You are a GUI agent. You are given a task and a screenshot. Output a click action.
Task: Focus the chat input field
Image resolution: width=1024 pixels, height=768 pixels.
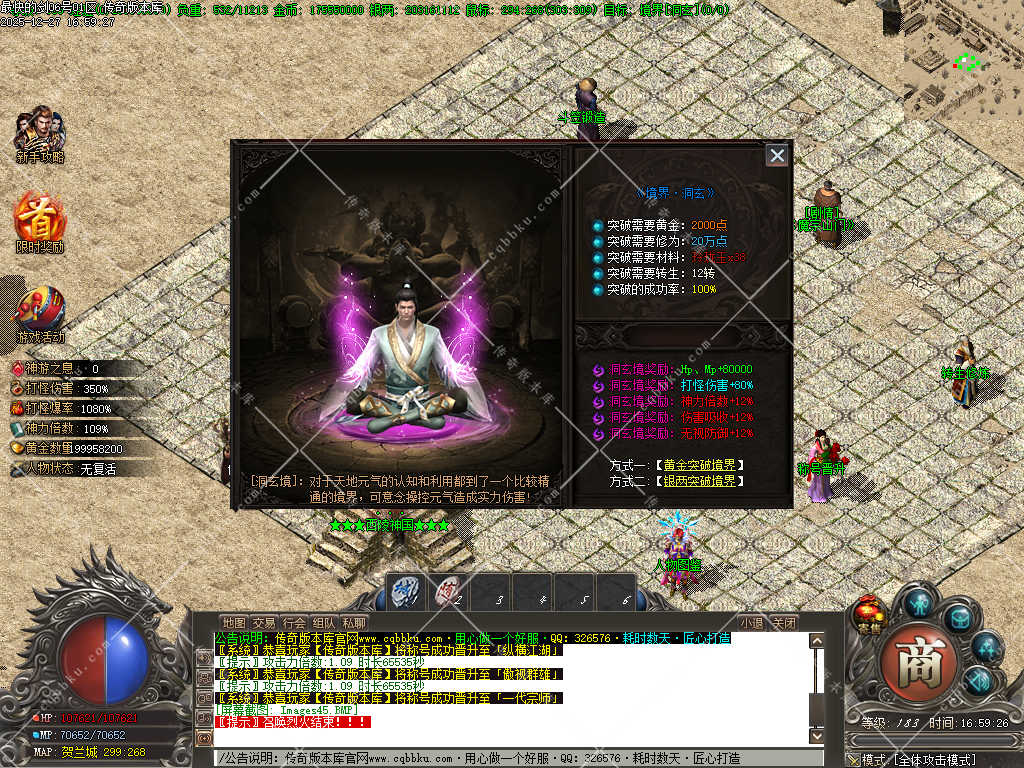[x=510, y=758]
